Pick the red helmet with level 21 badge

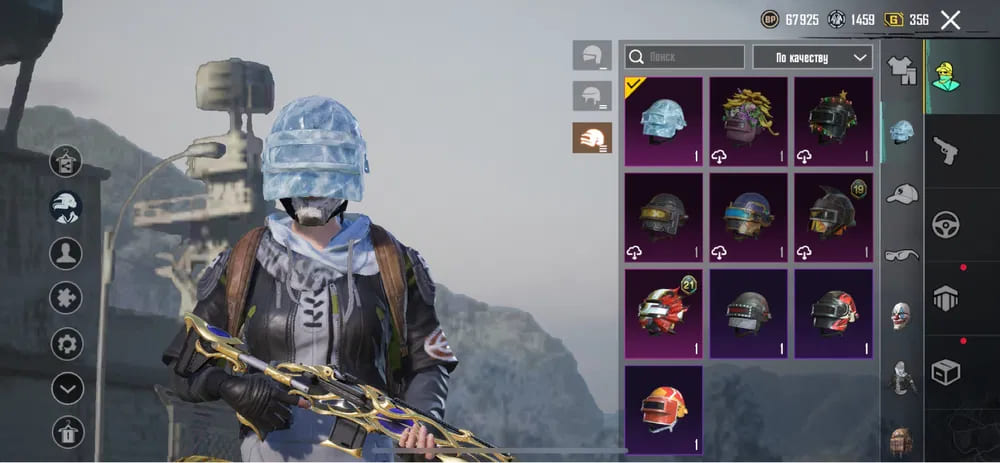[x=663, y=313]
